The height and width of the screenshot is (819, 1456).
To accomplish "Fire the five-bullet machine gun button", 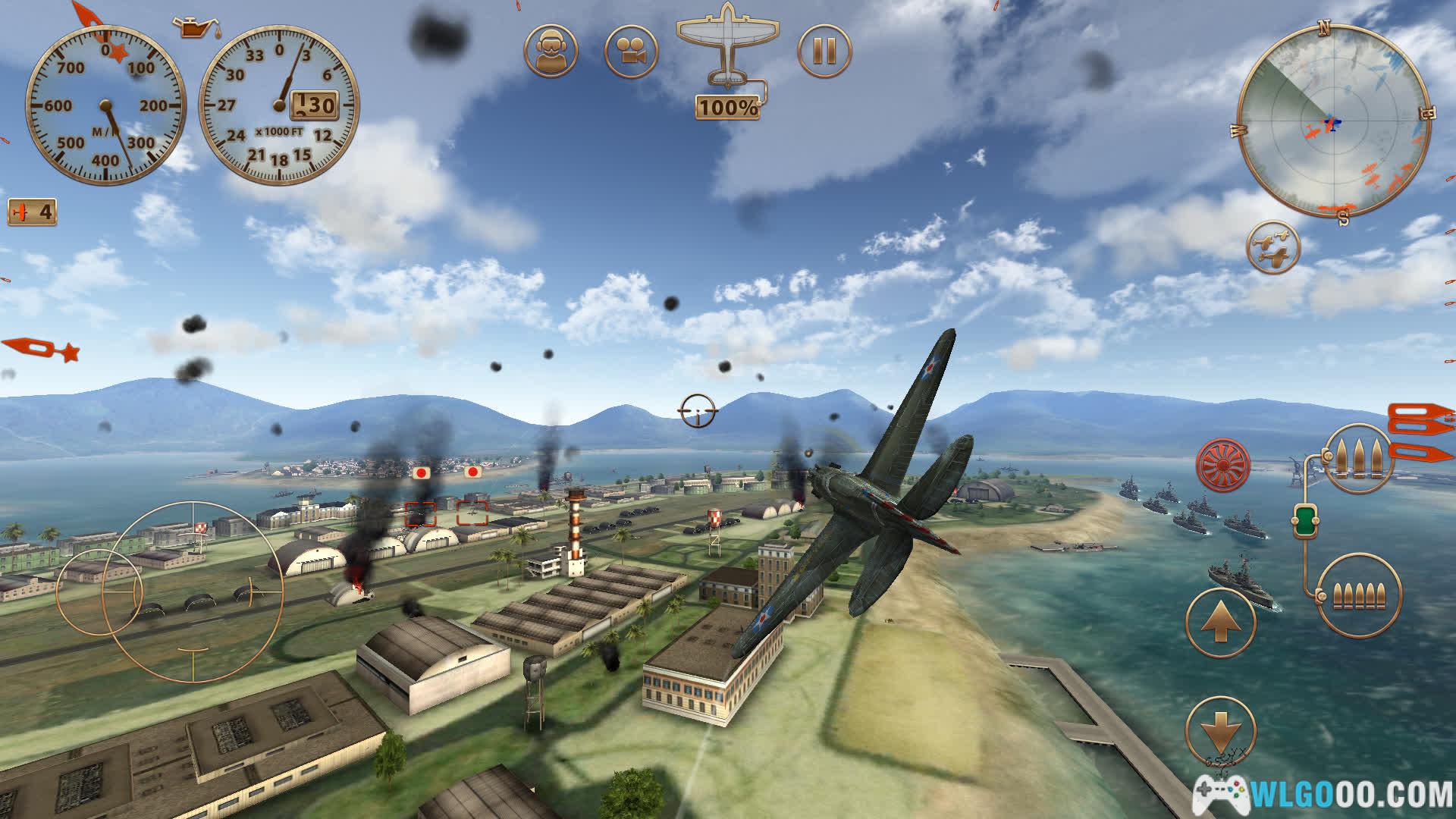I will coord(1359,595).
